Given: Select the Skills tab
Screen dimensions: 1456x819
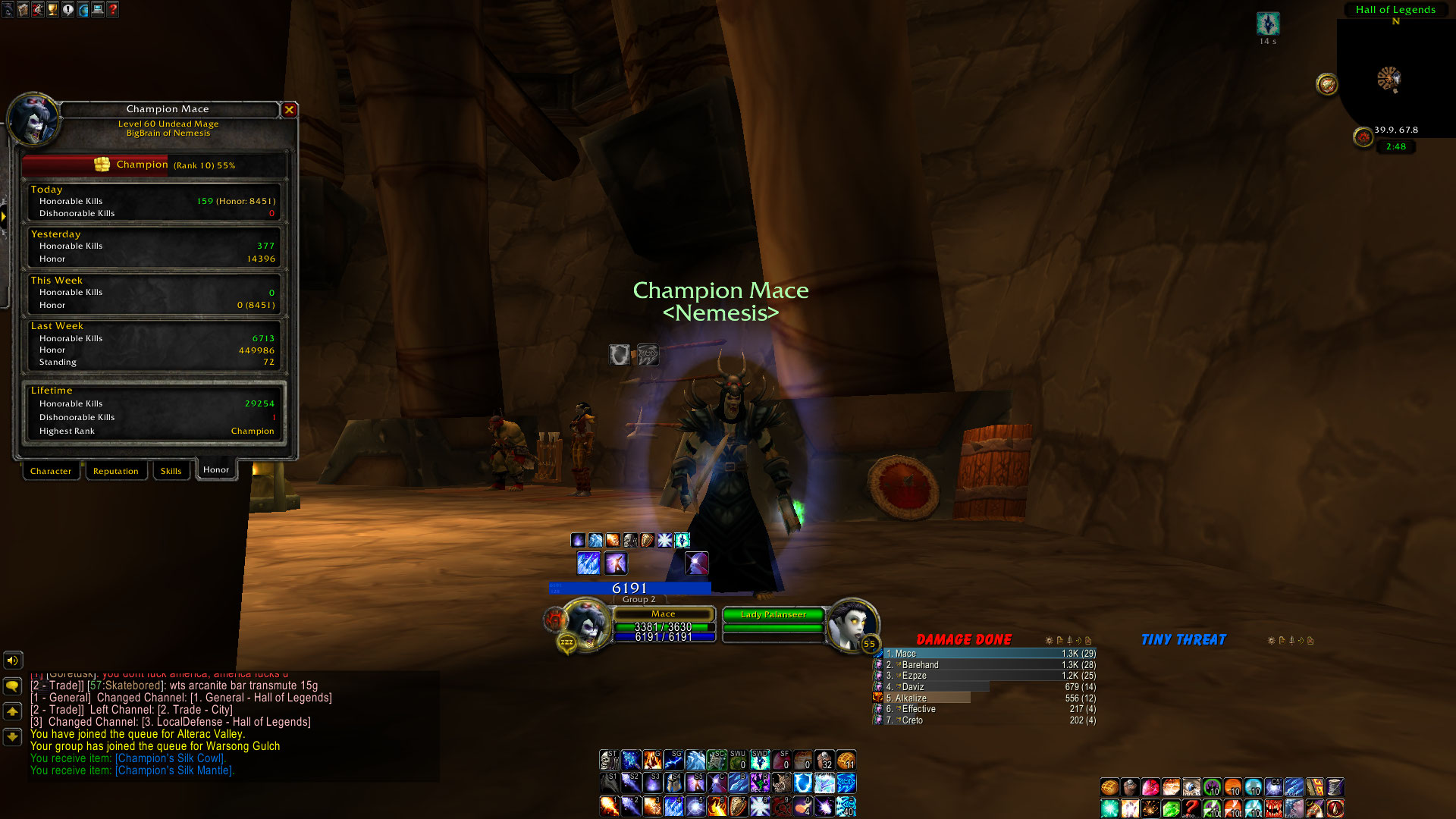Looking at the screenshot, I should (x=171, y=471).
